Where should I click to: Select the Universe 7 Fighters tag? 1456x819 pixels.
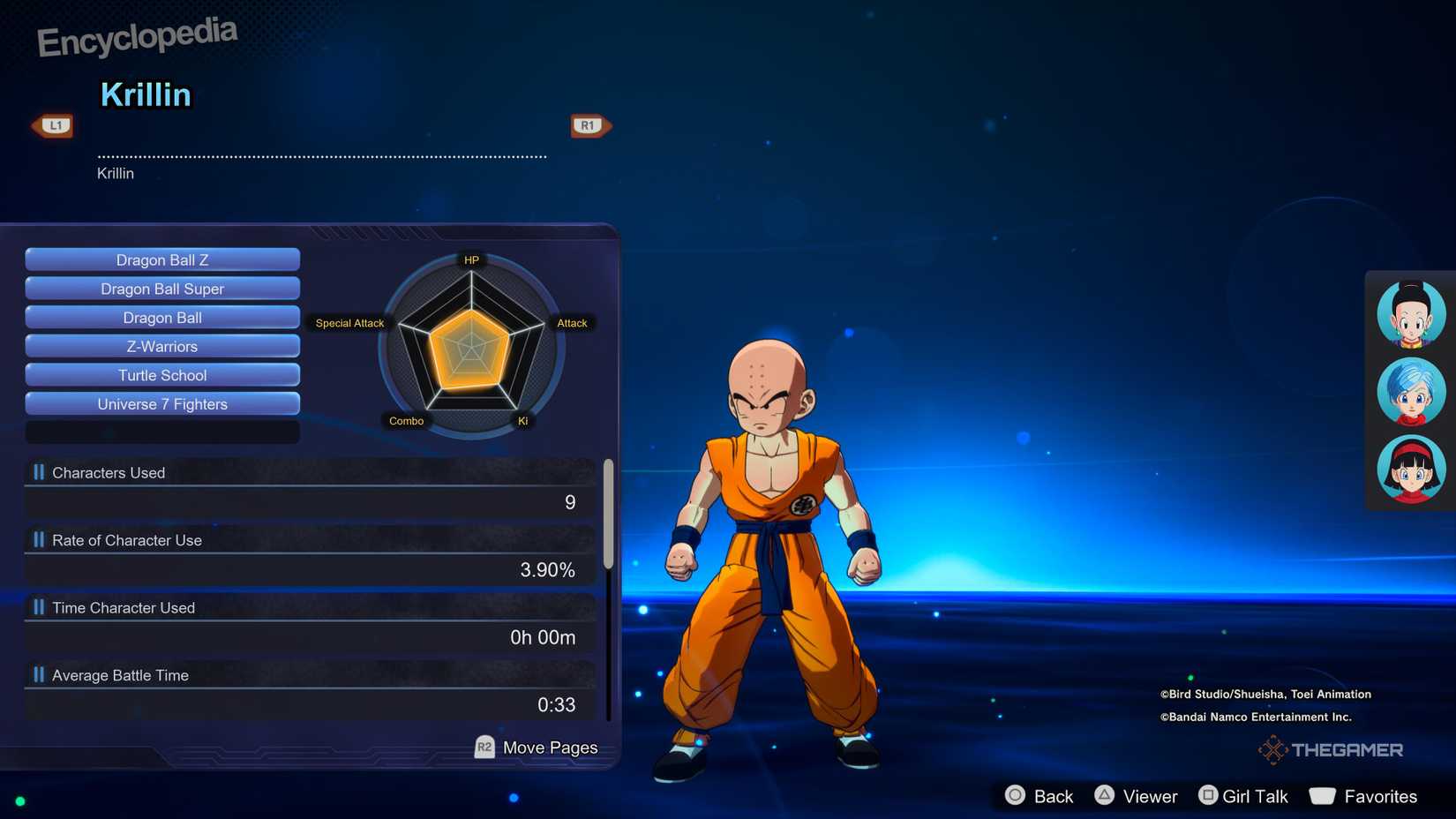click(x=161, y=403)
